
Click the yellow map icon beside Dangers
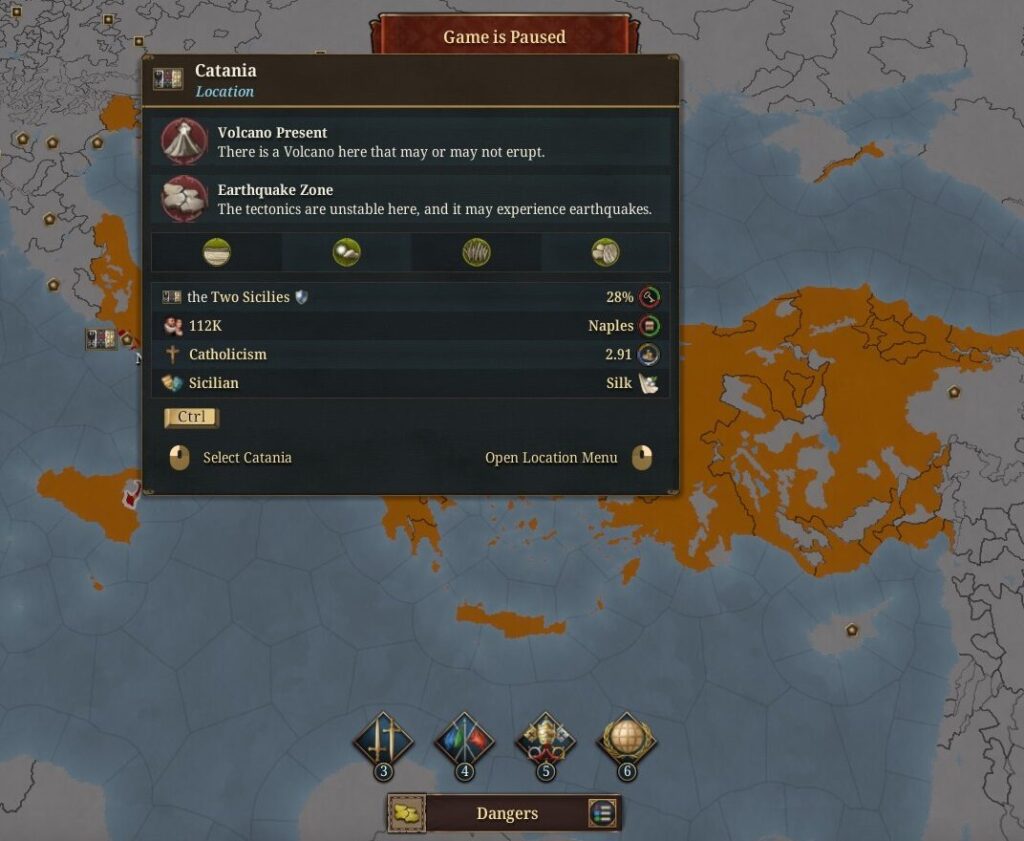(407, 813)
